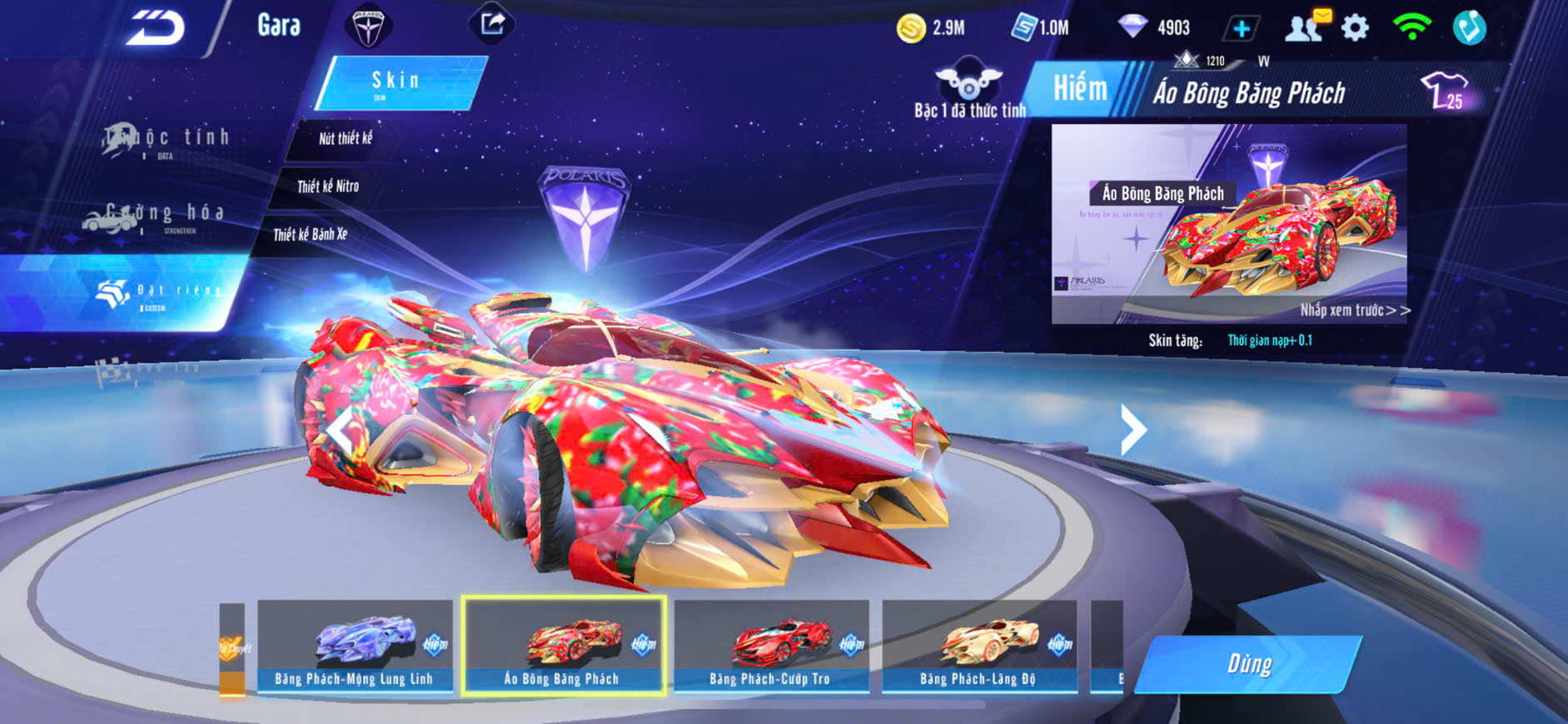The image size is (1568, 724).
Task: Choose Thiết kế Nitro option
Action: pos(328,186)
